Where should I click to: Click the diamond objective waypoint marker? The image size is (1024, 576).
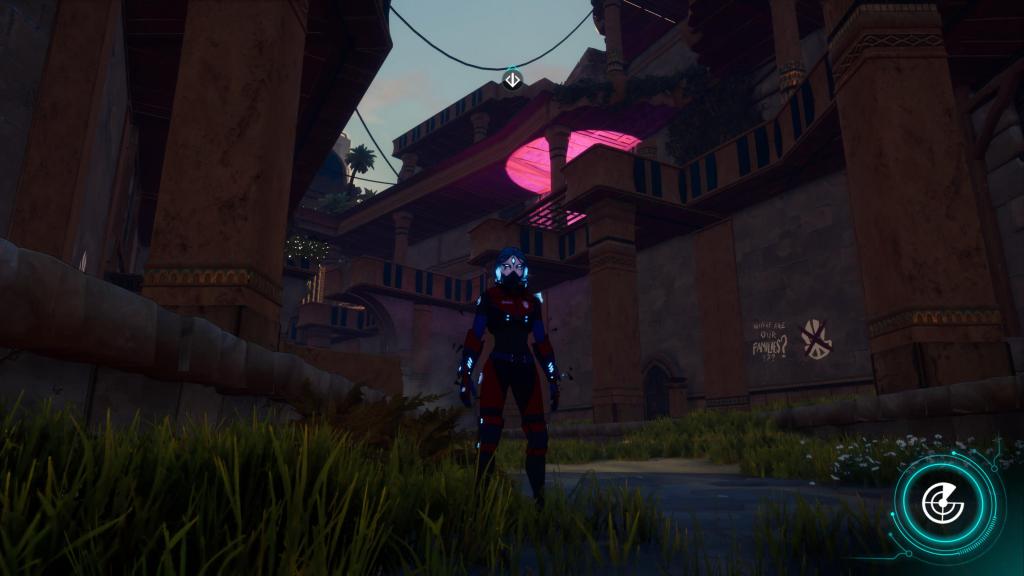(x=512, y=78)
